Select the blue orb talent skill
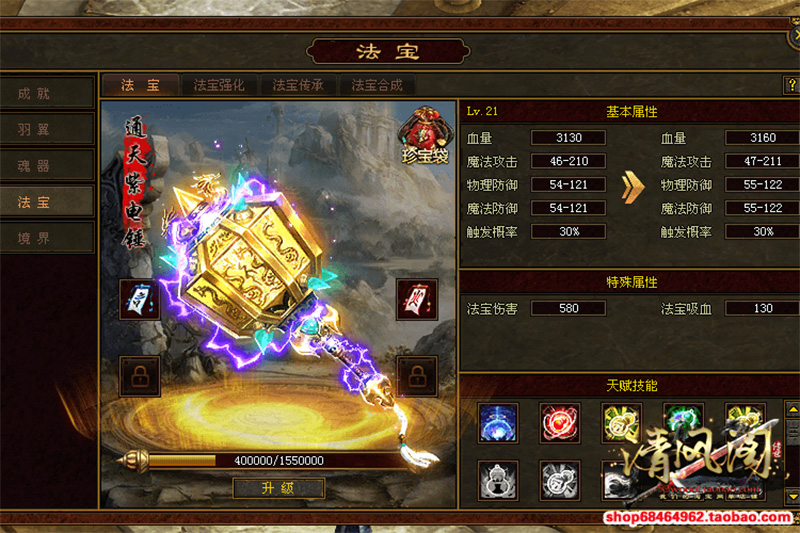The image size is (800, 533). [498, 422]
